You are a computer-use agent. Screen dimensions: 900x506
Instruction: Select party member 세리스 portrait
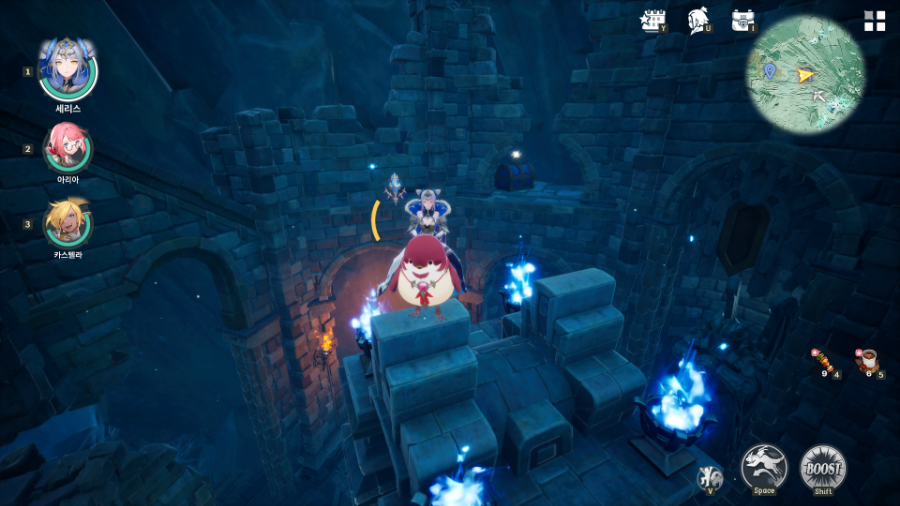pyautogui.click(x=67, y=68)
